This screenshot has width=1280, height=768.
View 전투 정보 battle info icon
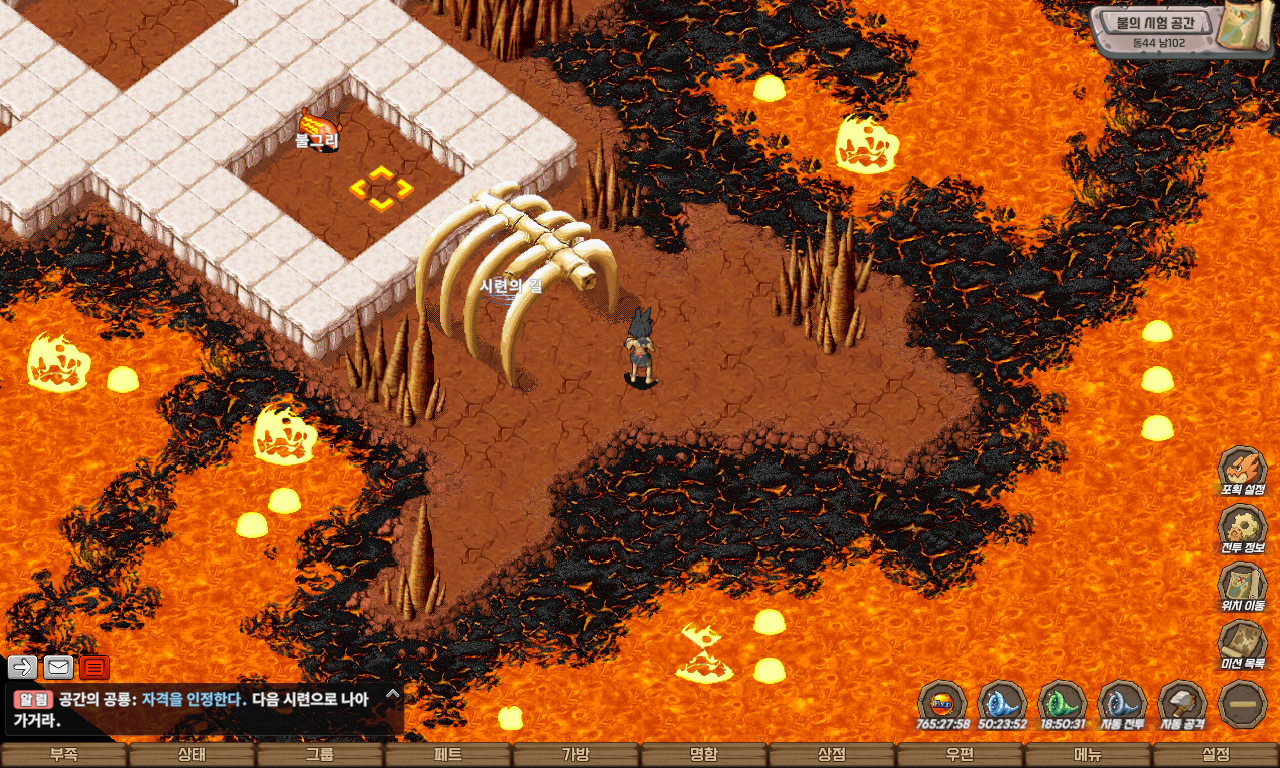coord(1243,528)
